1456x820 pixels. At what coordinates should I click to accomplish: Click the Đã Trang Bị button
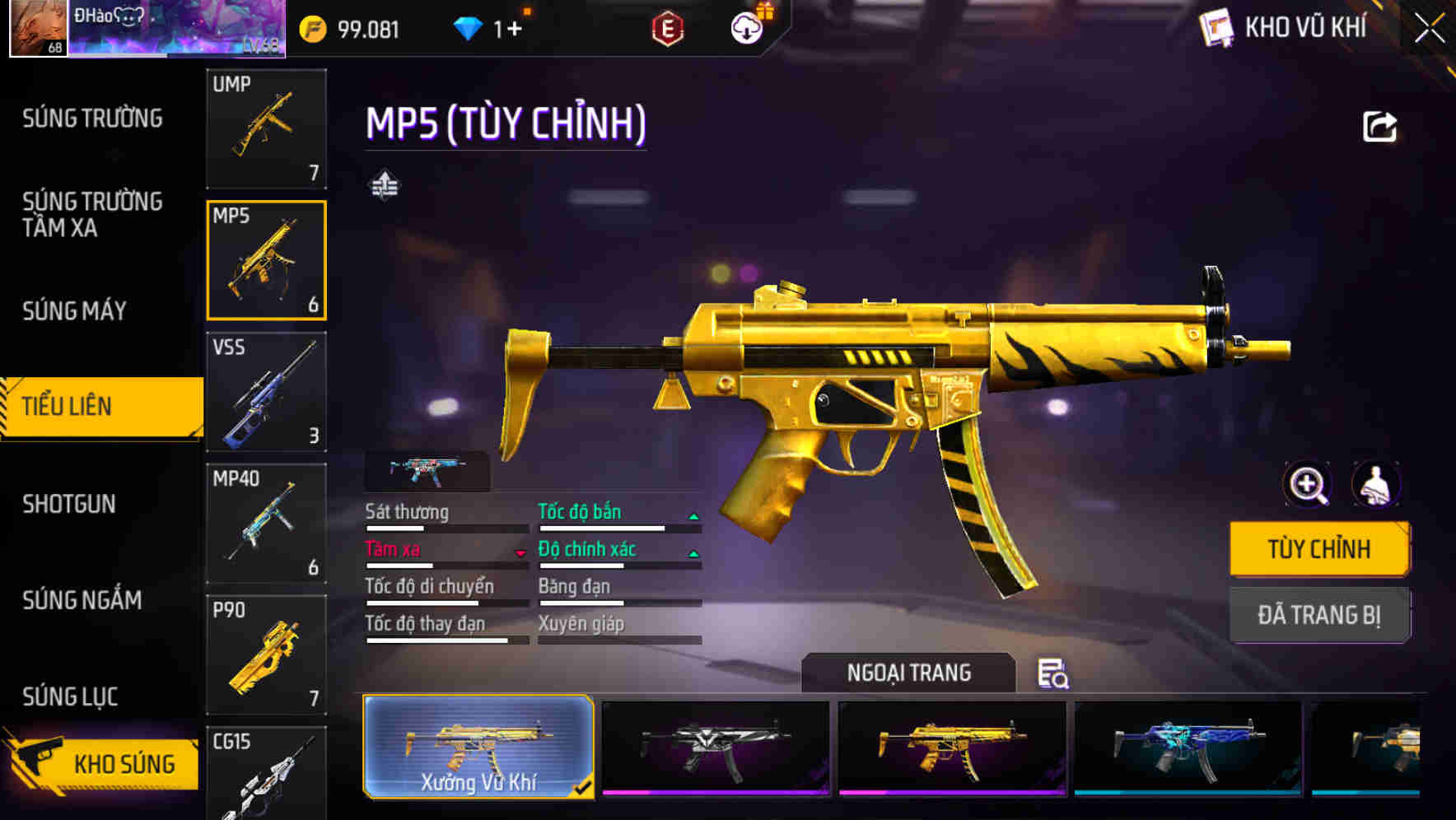[x=1319, y=615]
